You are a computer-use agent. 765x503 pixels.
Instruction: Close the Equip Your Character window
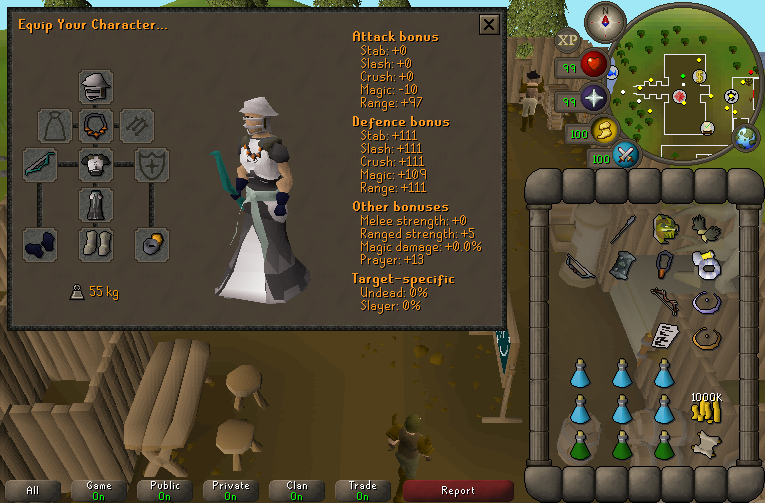pos(489,25)
